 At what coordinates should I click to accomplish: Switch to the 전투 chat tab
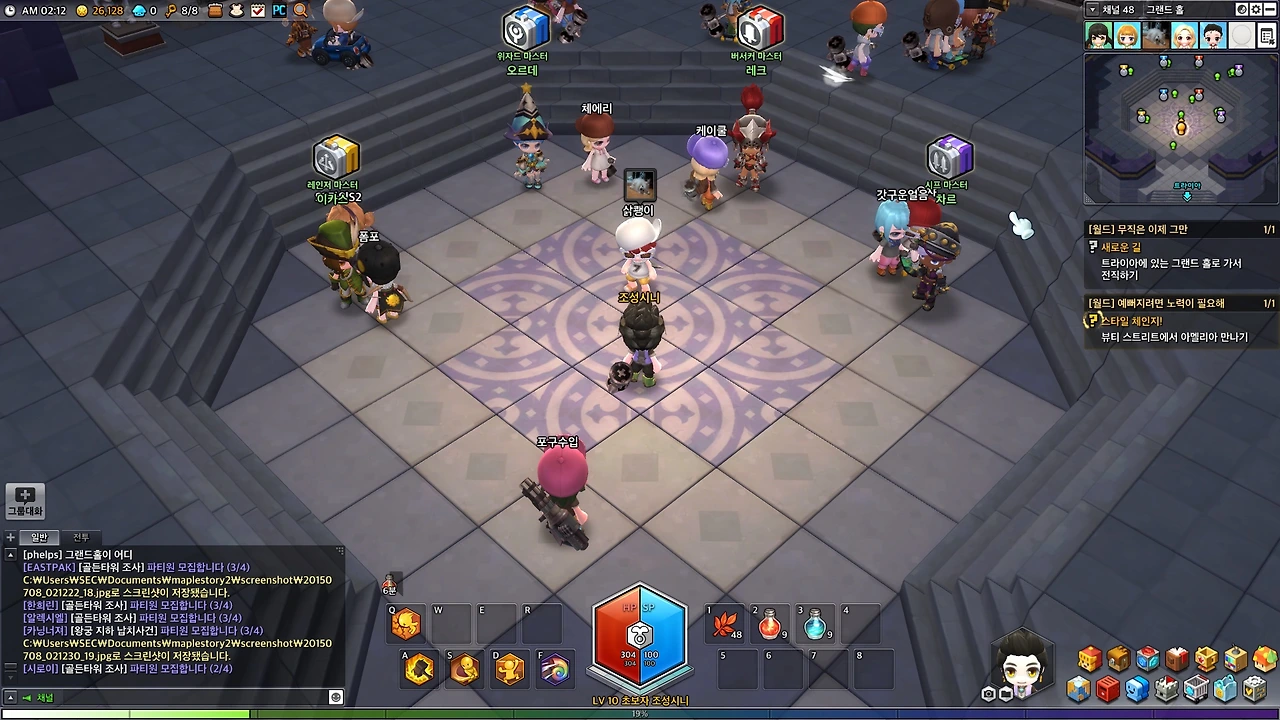click(x=81, y=537)
